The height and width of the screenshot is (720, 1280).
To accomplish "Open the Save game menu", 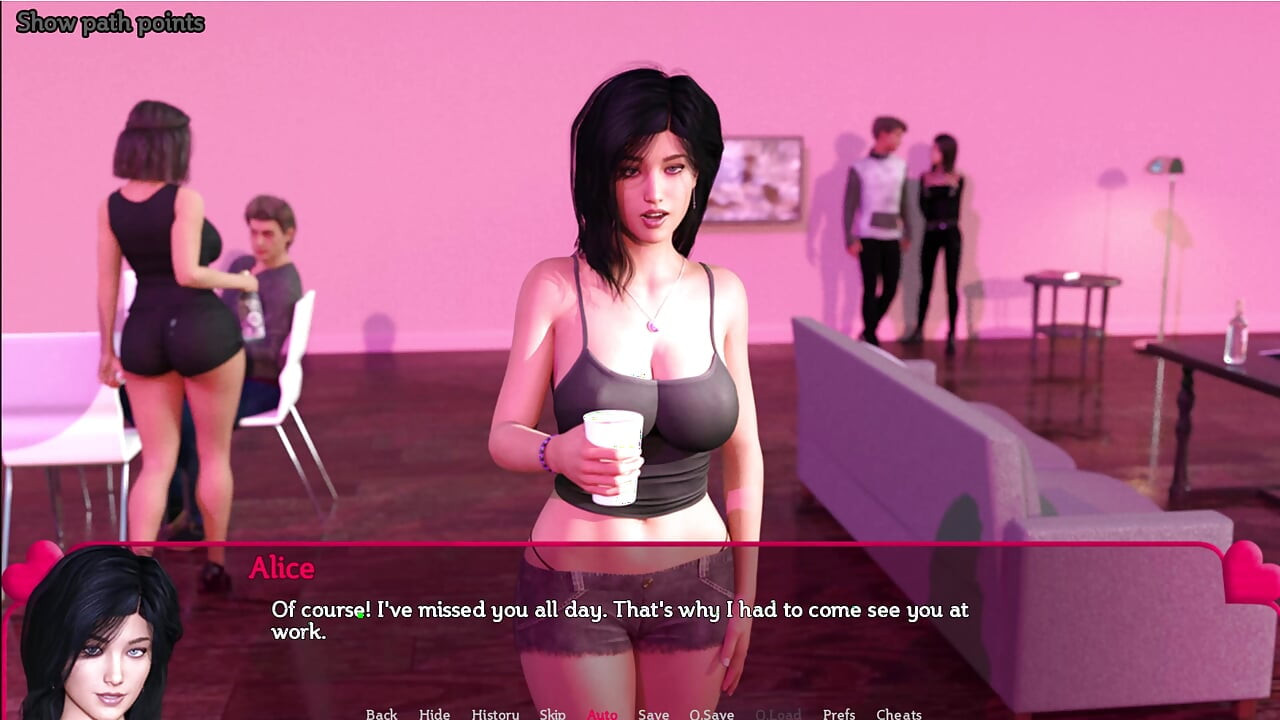I will pyautogui.click(x=653, y=714).
